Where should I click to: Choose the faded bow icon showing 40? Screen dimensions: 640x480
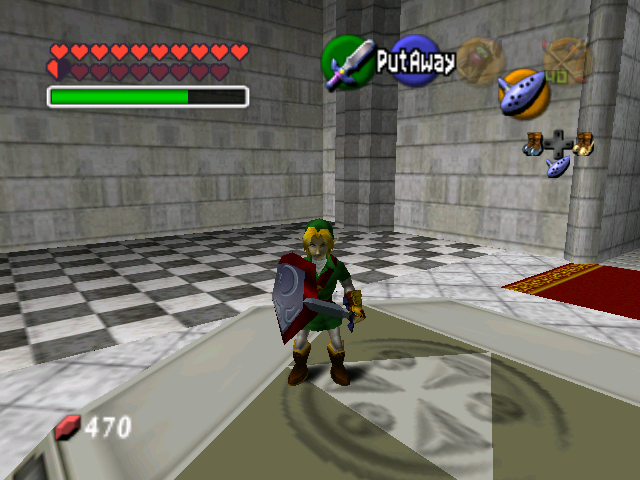tap(563, 58)
